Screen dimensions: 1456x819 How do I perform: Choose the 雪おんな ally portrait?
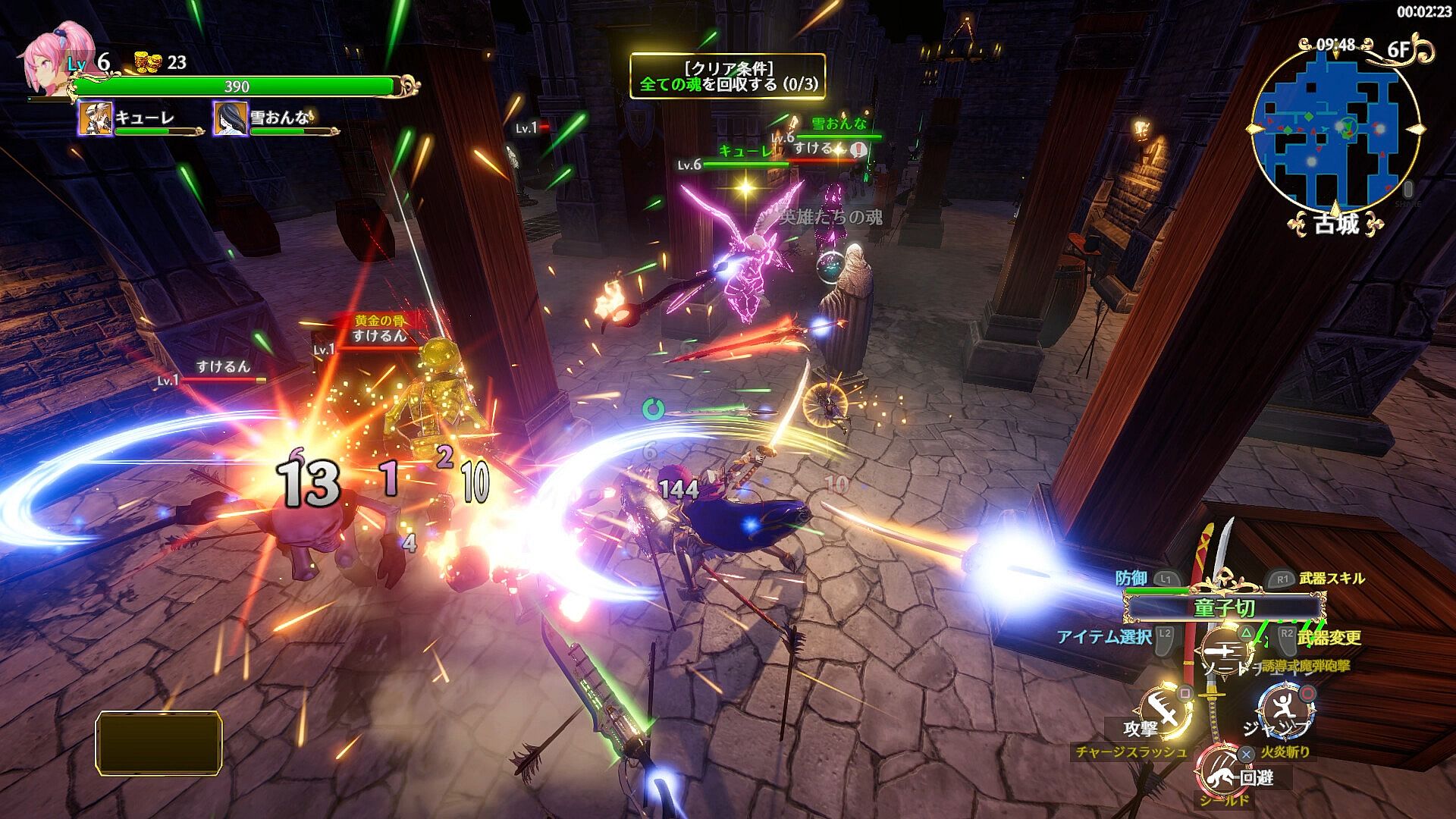pos(230,118)
